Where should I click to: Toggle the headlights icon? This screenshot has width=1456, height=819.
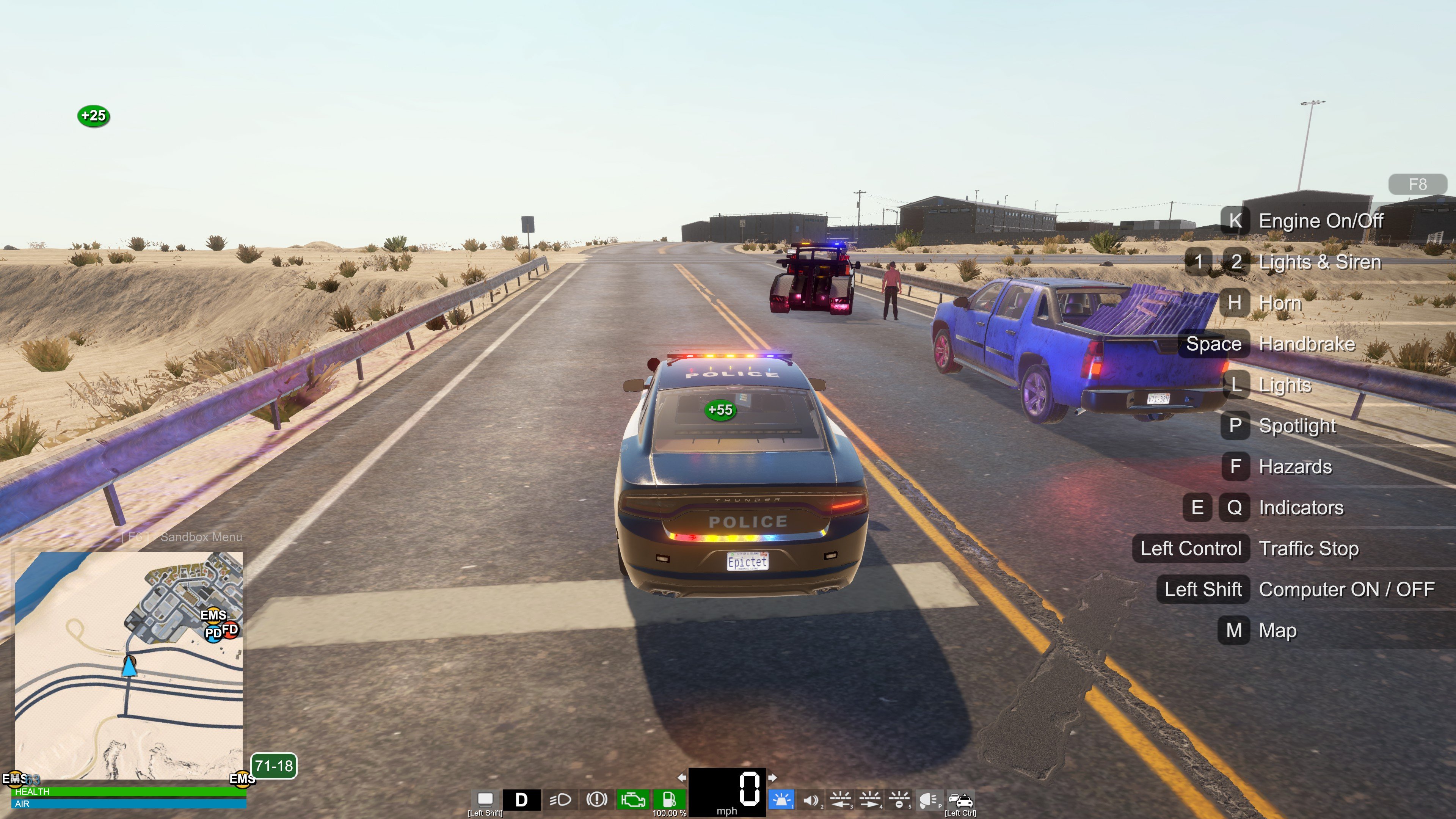tap(560, 799)
